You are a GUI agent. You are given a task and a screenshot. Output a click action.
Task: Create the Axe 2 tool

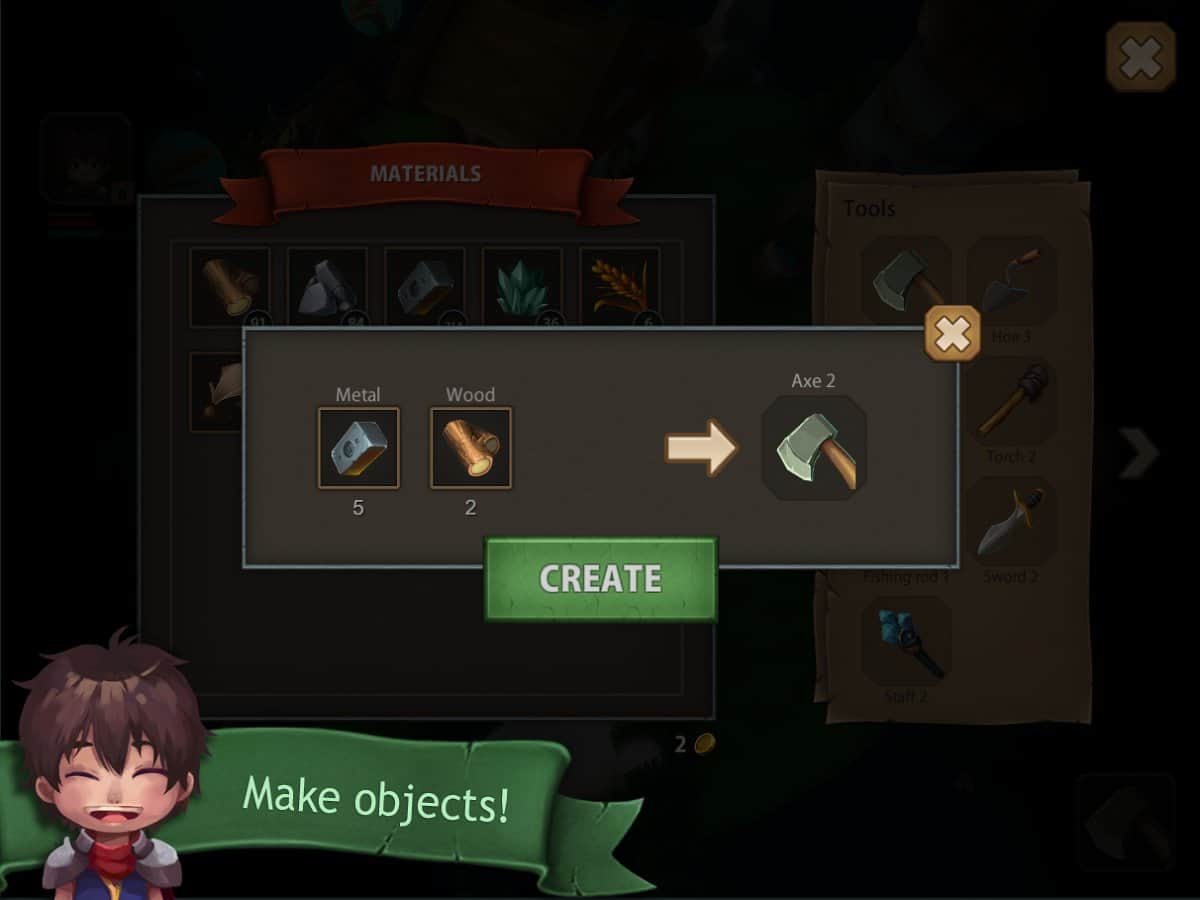coord(600,578)
